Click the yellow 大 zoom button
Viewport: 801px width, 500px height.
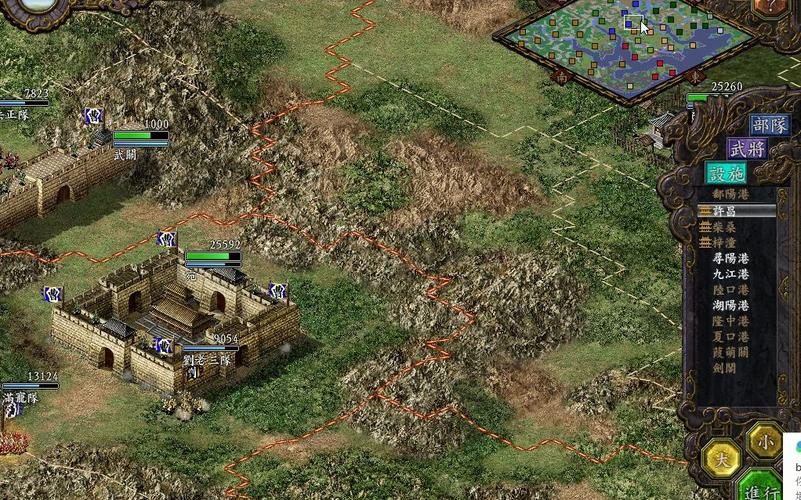tap(720, 458)
